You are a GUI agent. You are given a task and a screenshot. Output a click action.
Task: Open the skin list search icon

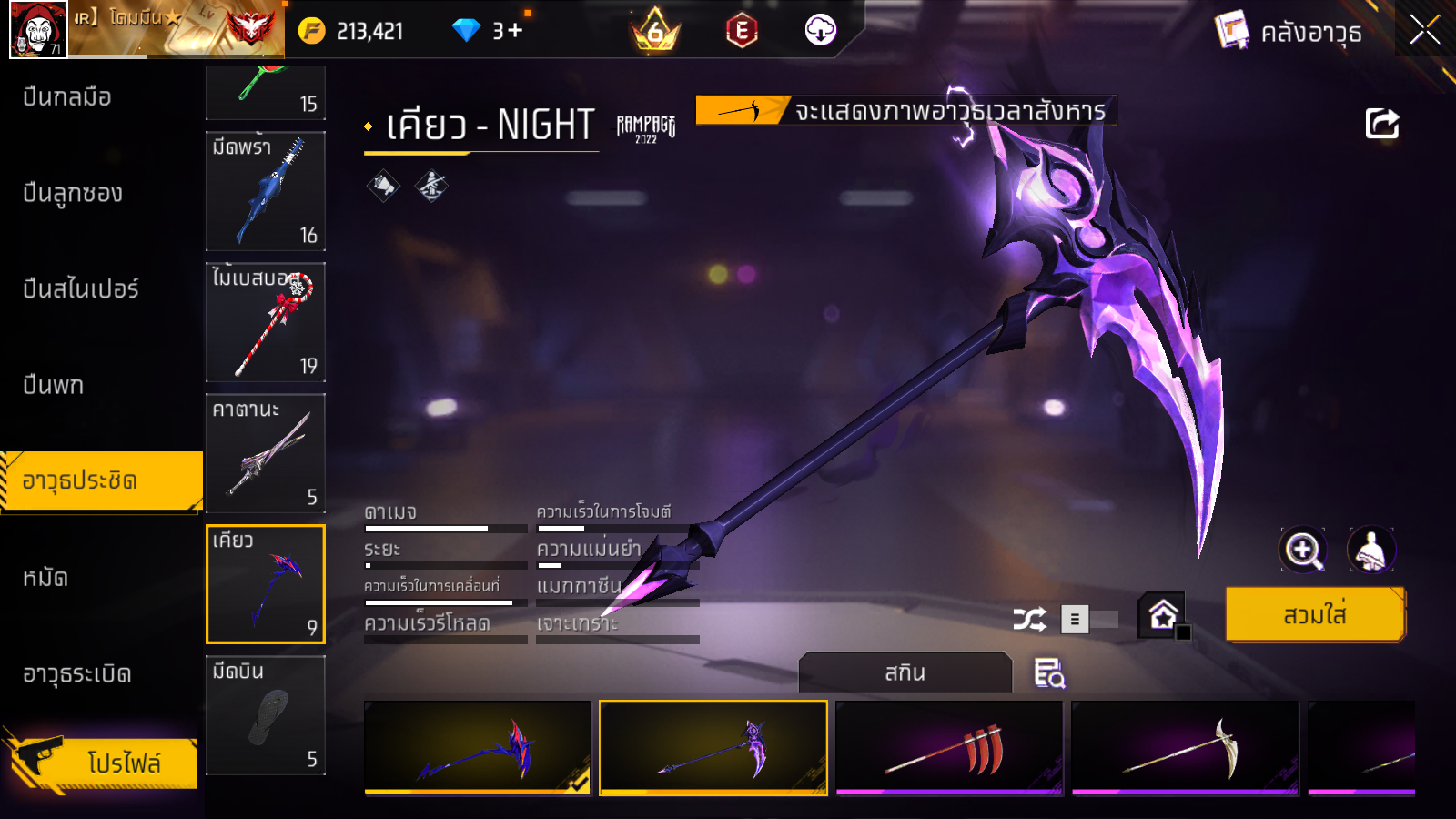1049,673
